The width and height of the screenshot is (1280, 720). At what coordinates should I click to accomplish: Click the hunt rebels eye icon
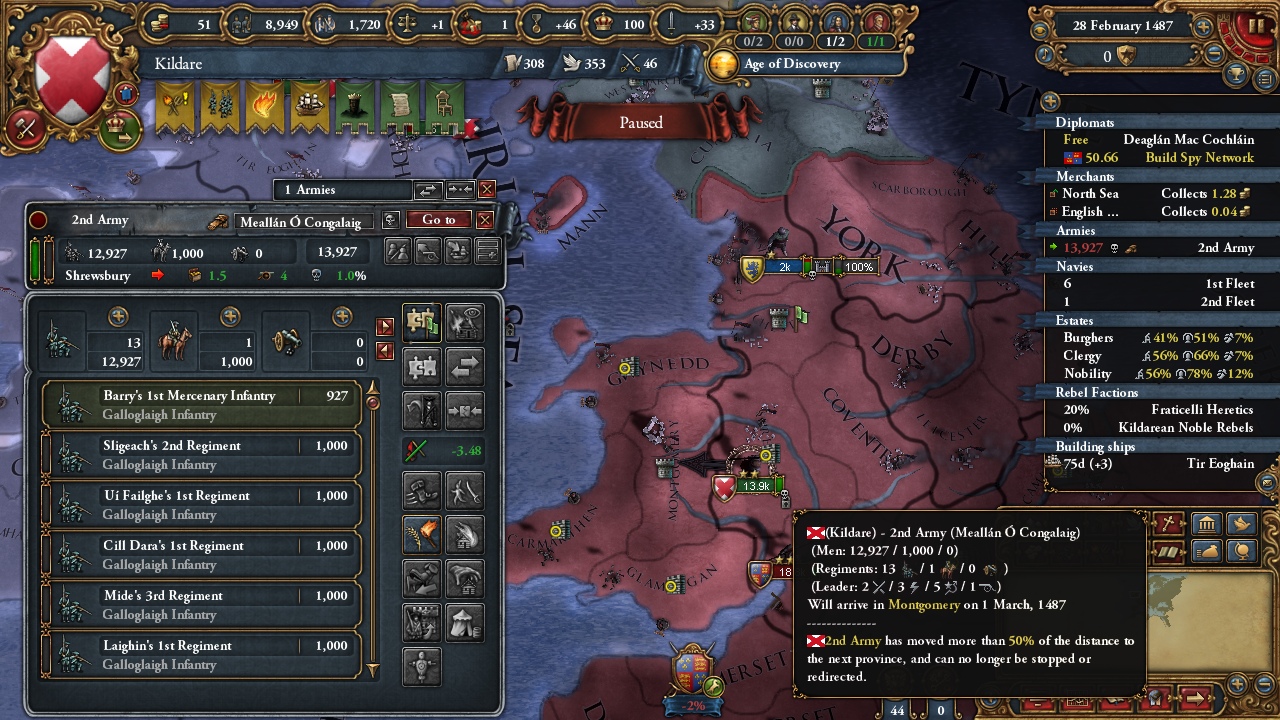[462, 322]
